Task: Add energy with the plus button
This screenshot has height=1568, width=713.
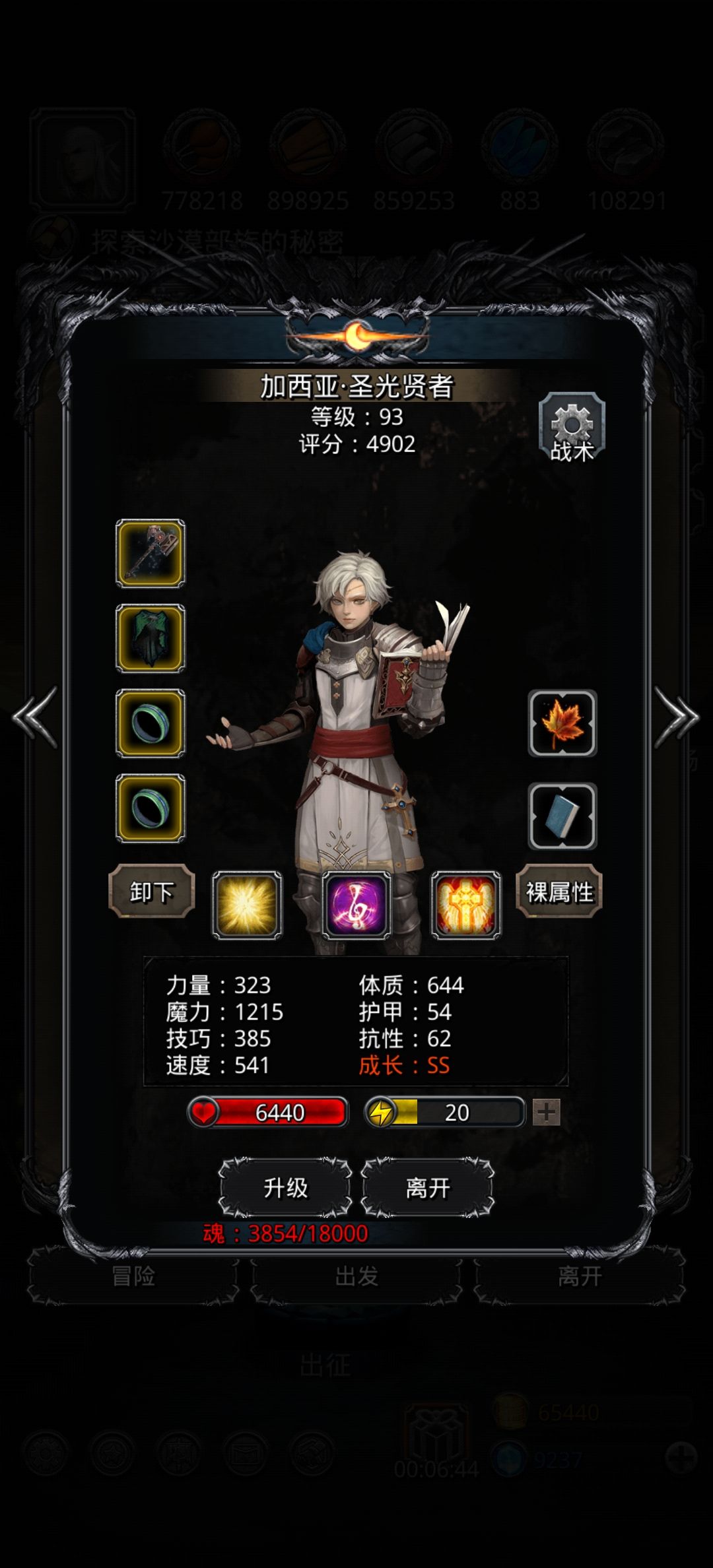Action: (x=546, y=1112)
